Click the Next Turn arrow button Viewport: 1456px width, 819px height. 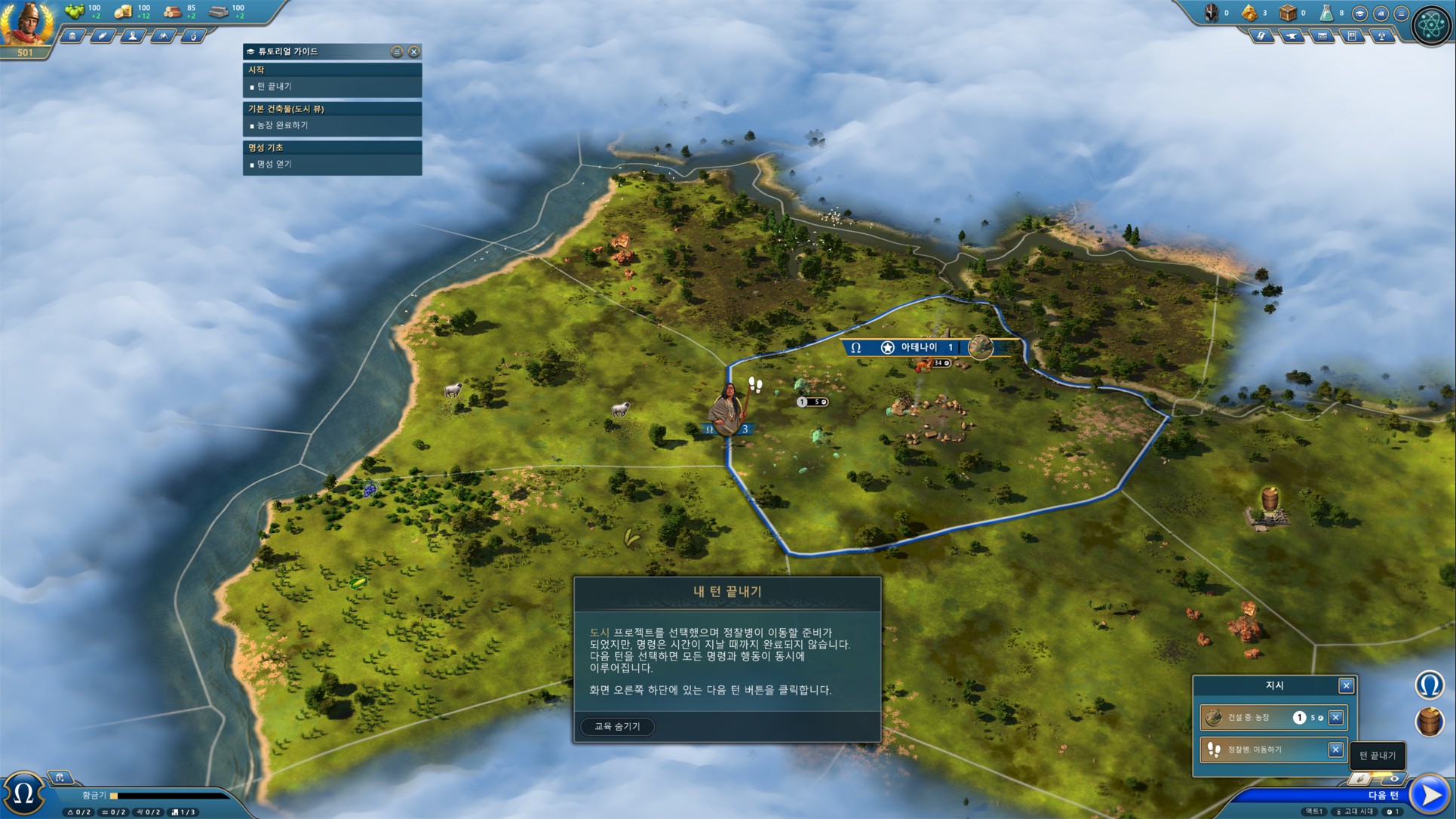point(1430,794)
